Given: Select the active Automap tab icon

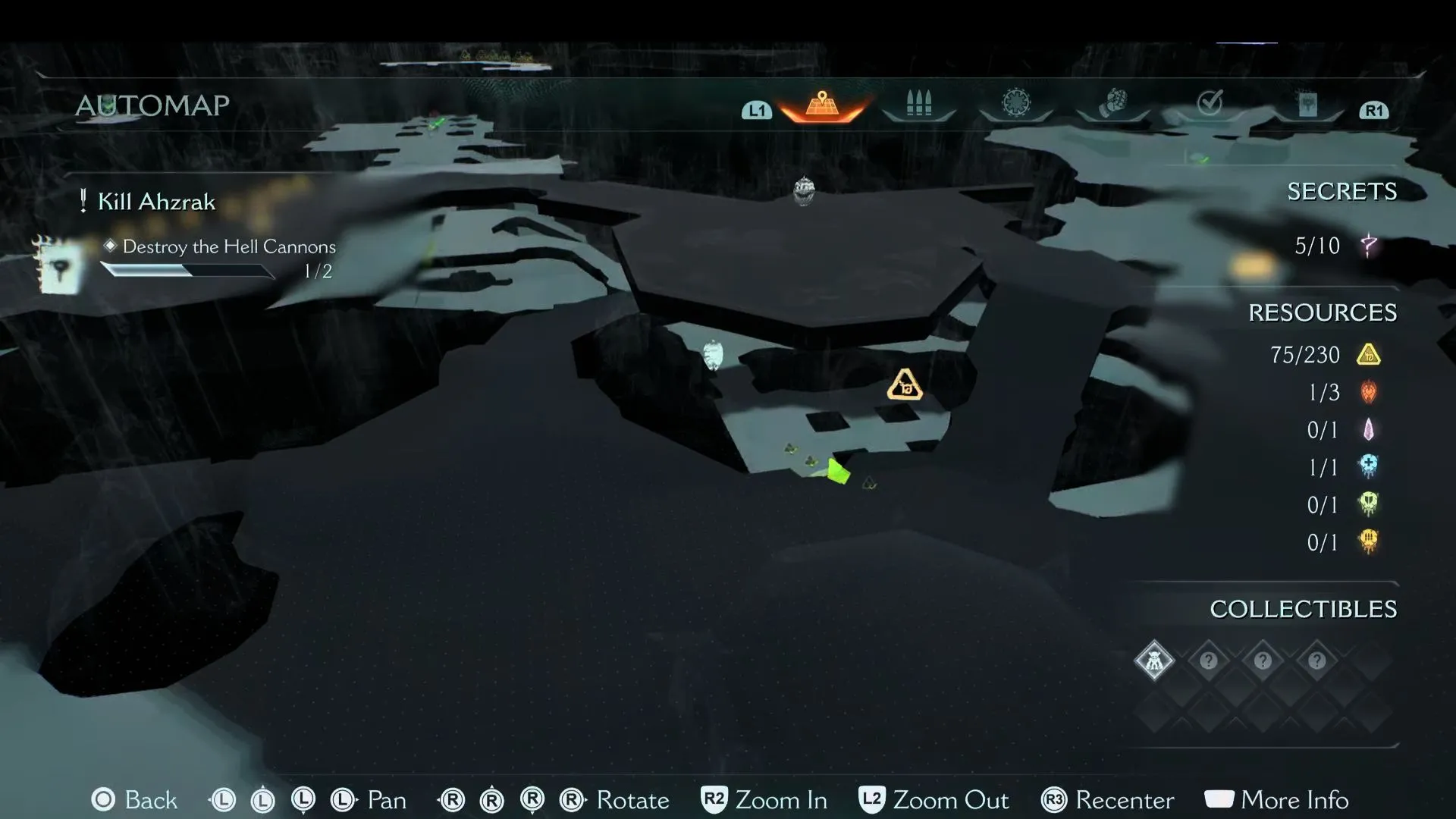Looking at the screenshot, I should [x=822, y=104].
